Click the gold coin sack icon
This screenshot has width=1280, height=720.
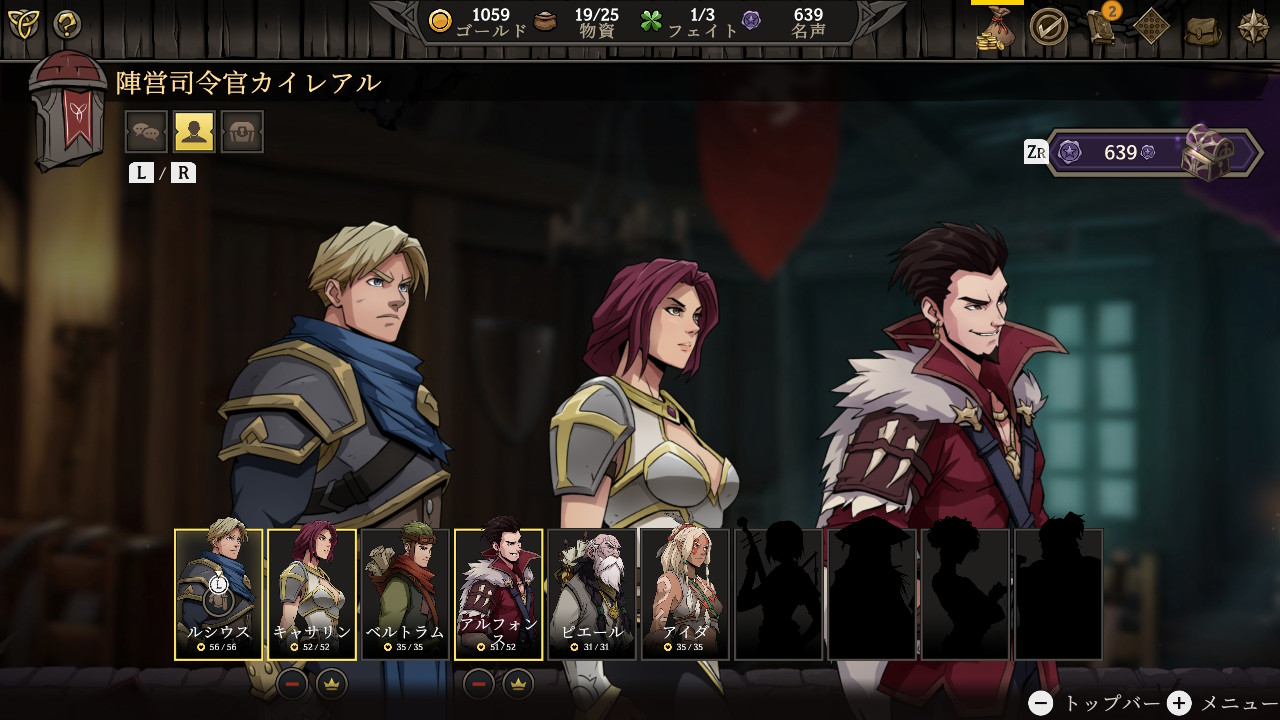[x=996, y=27]
